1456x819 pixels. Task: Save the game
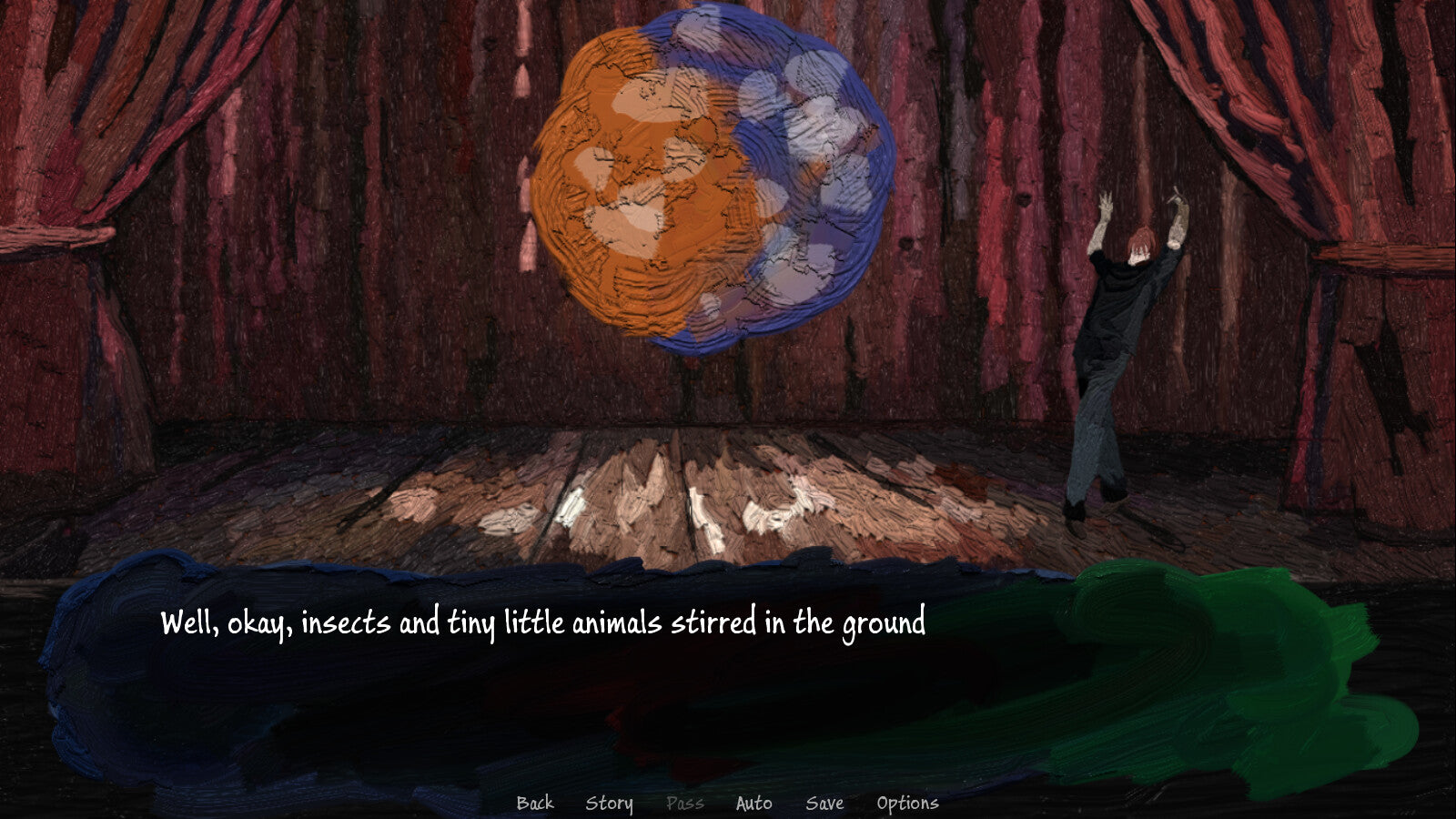pos(824,803)
